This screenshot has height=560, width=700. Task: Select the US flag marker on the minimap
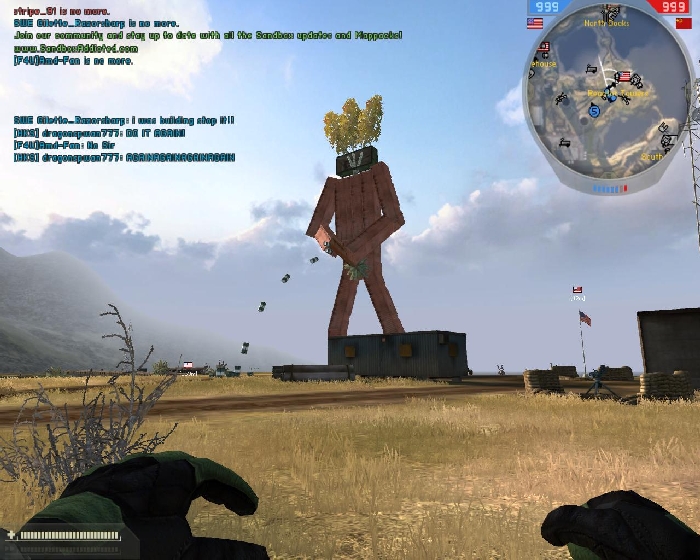click(x=626, y=76)
